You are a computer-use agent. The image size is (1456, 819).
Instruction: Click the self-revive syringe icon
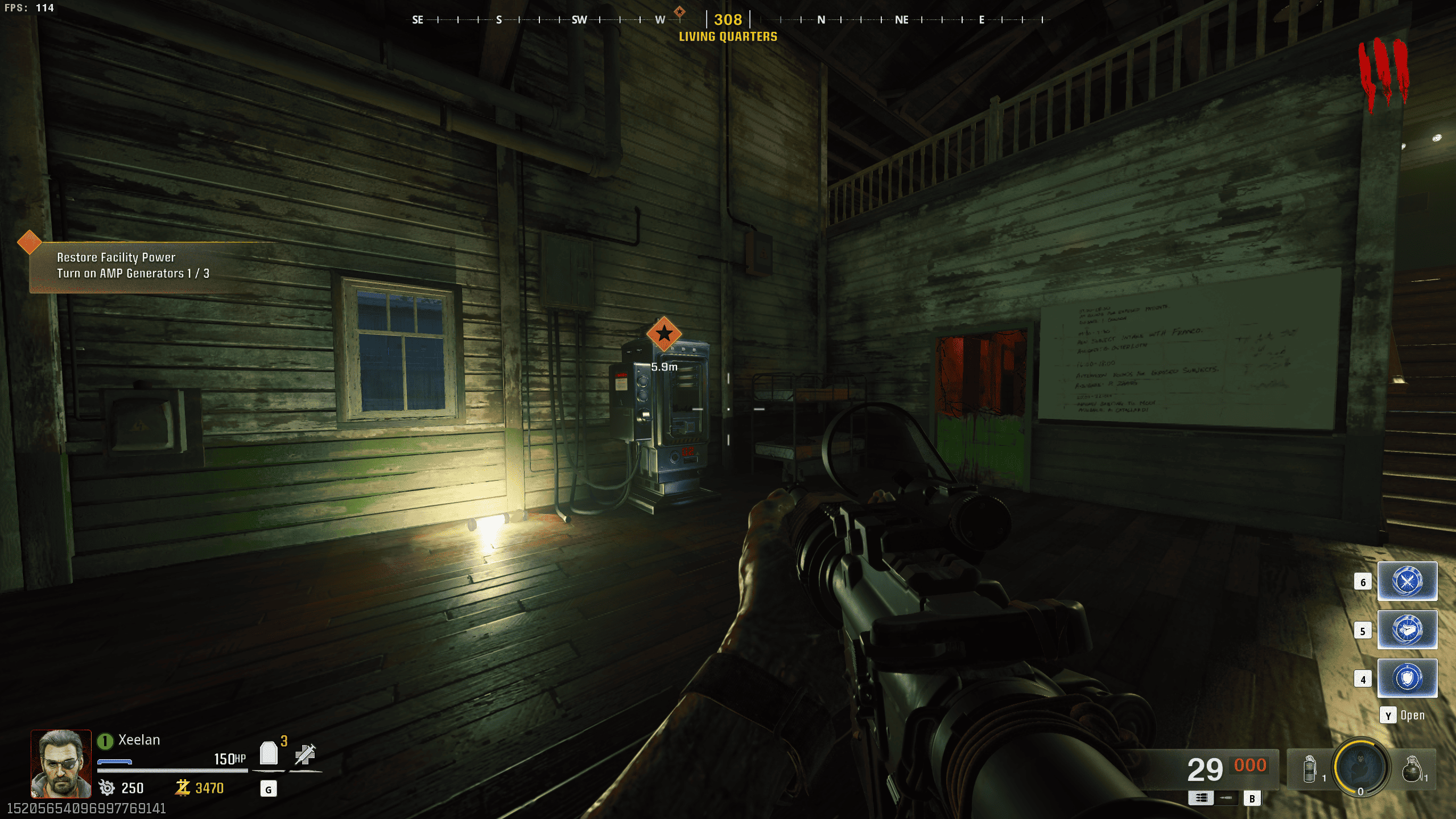[x=305, y=754]
